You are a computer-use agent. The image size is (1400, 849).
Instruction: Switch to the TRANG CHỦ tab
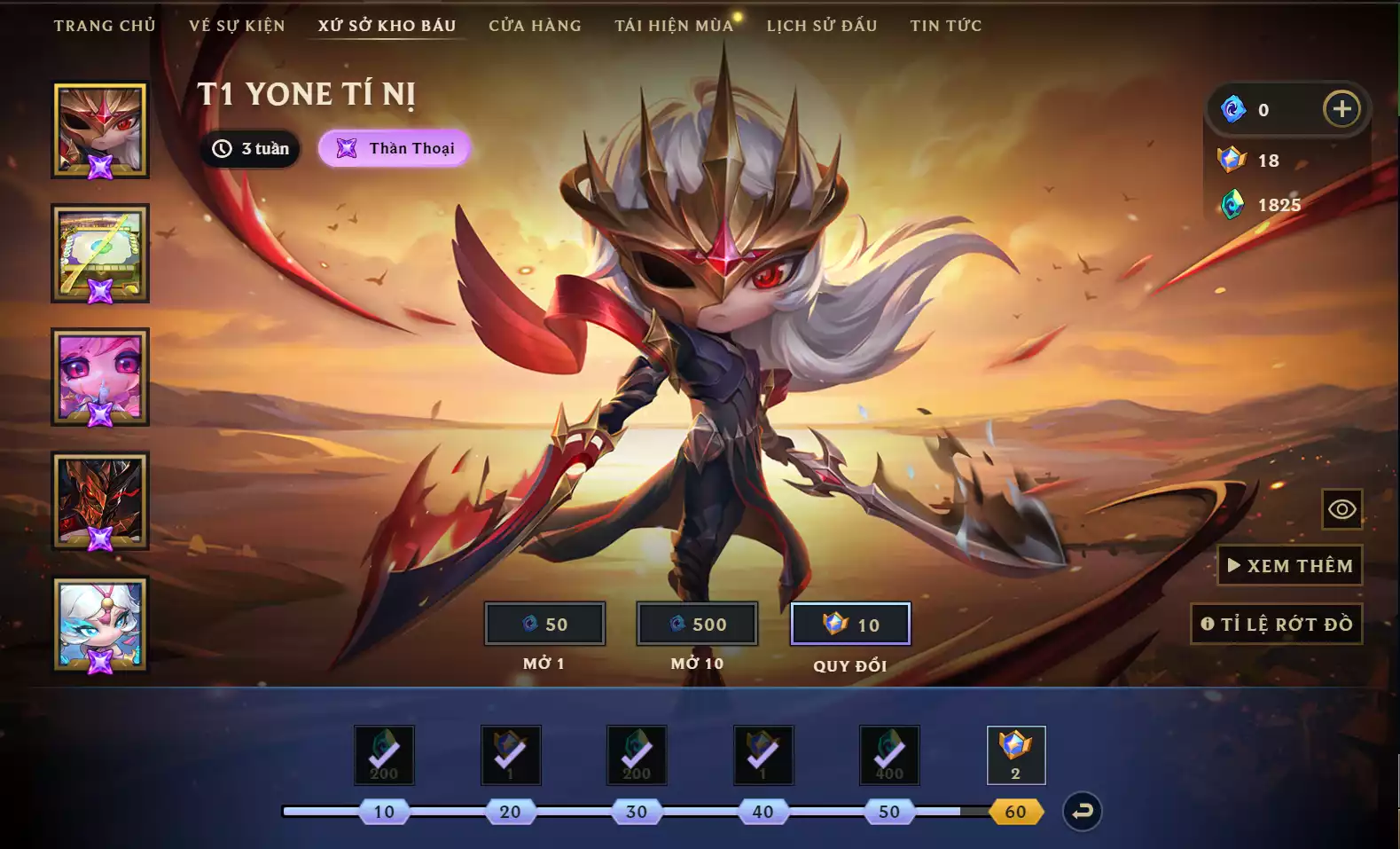pos(104,26)
